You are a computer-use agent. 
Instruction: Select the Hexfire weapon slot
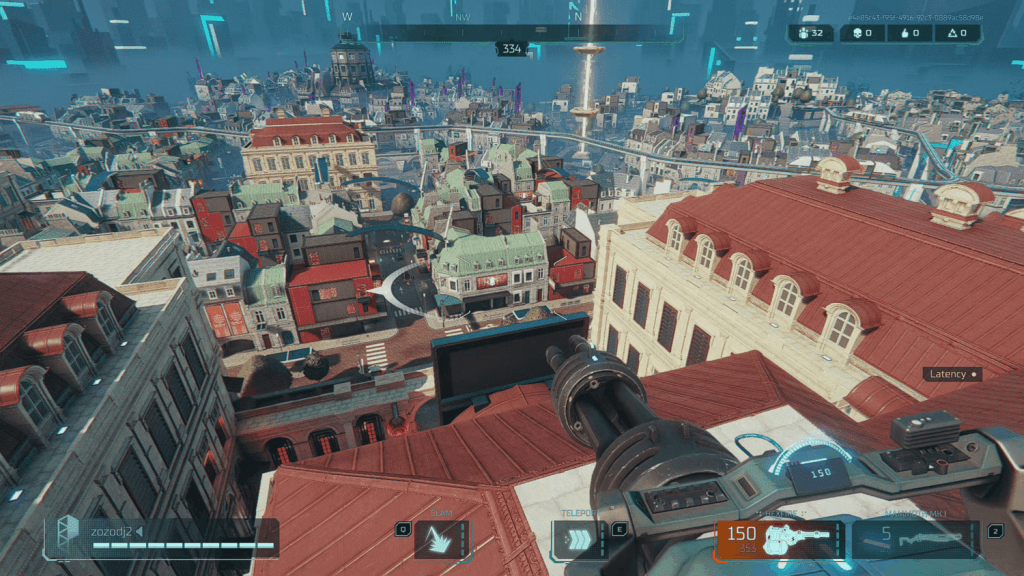[x=779, y=538]
